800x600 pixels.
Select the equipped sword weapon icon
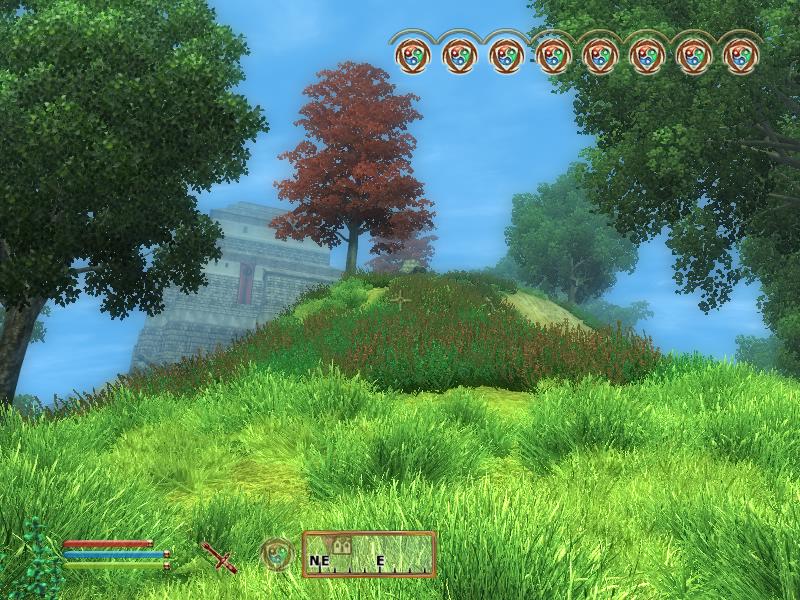218,555
